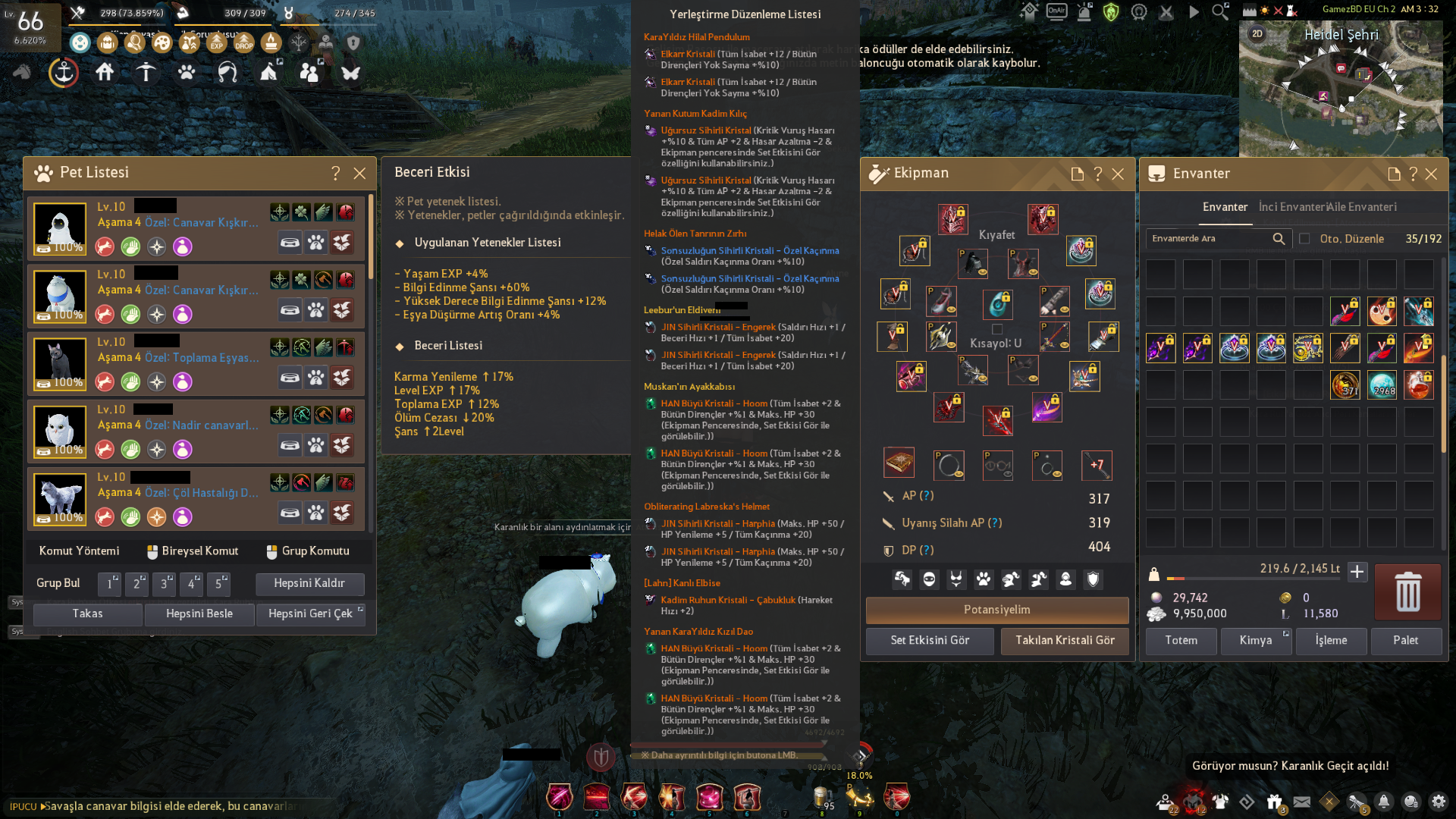Click the helmet filter icon in the Ekipman panel
Screen dimensions: 1456x819
point(1011,579)
